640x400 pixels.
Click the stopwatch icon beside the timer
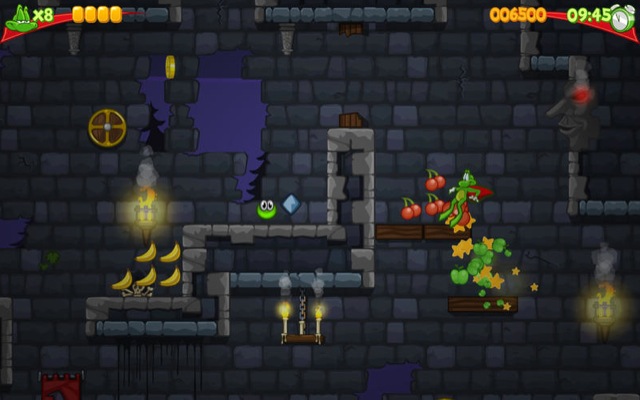(x=623, y=16)
